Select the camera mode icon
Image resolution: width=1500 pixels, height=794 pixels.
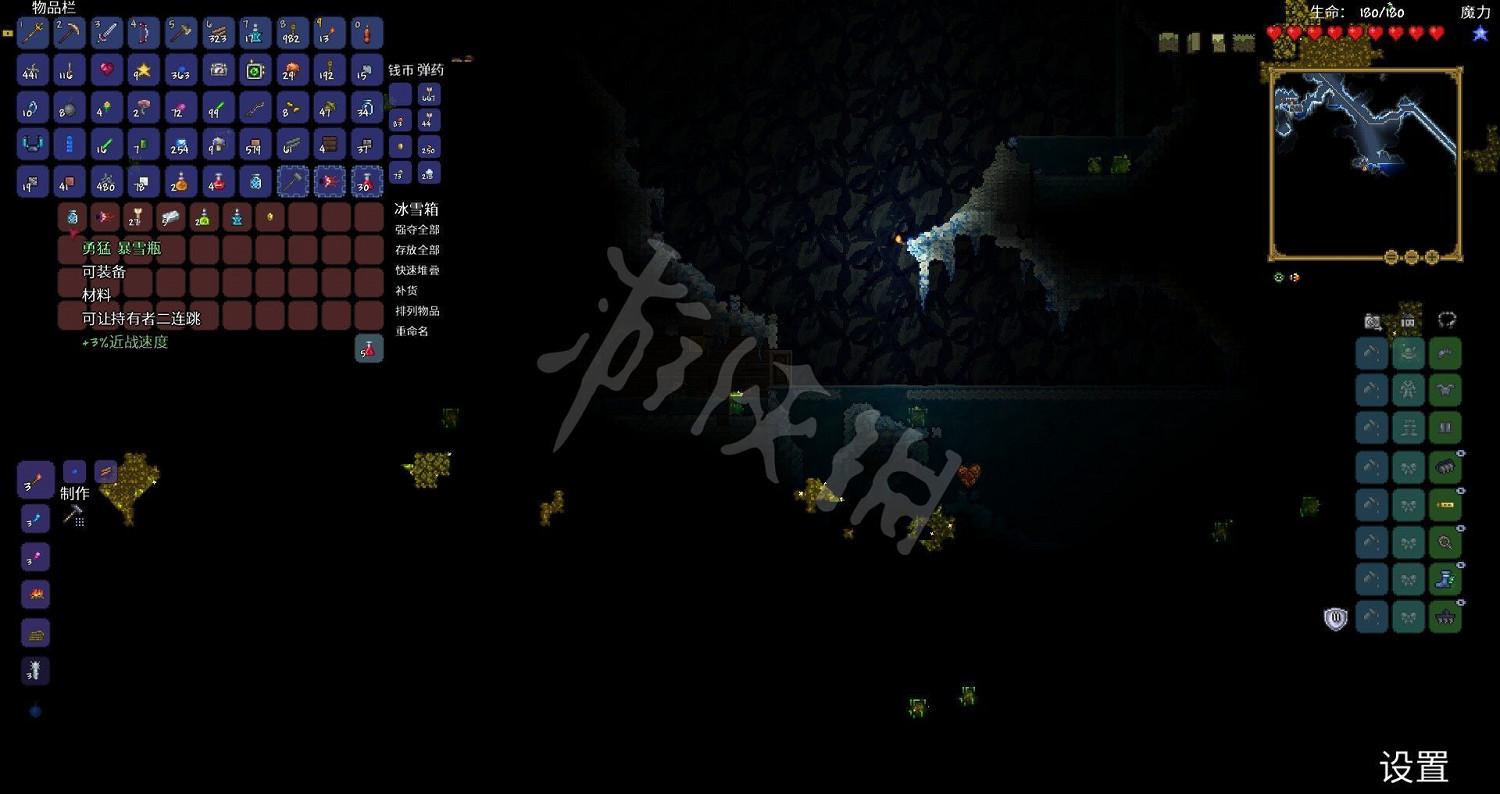[1372, 322]
